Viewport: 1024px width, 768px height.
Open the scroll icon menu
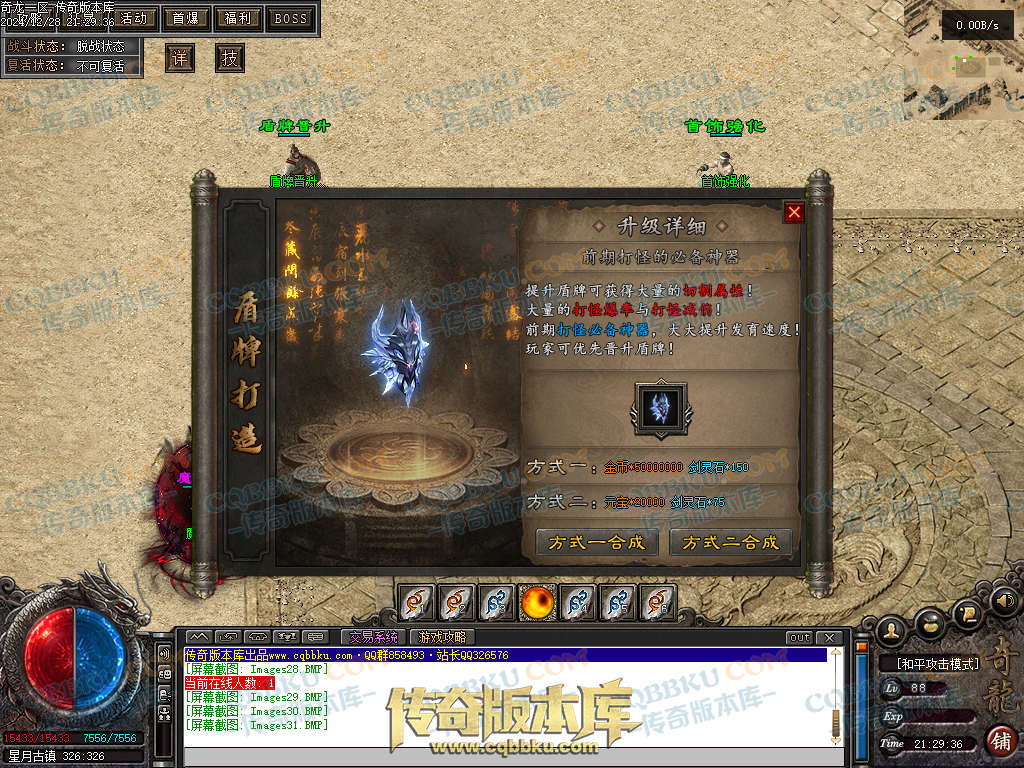click(967, 612)
